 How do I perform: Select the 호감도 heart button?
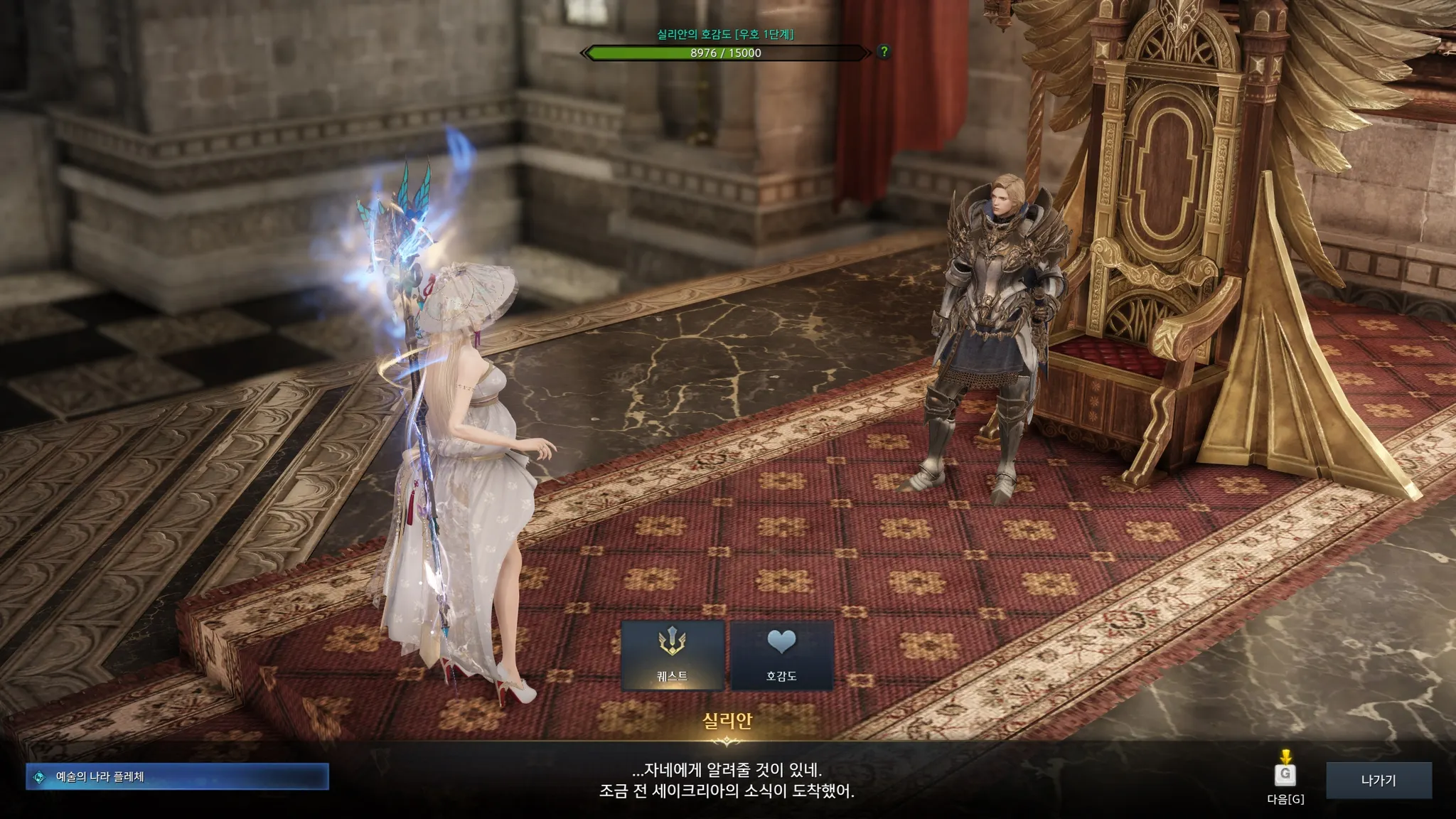pos(781,655)
